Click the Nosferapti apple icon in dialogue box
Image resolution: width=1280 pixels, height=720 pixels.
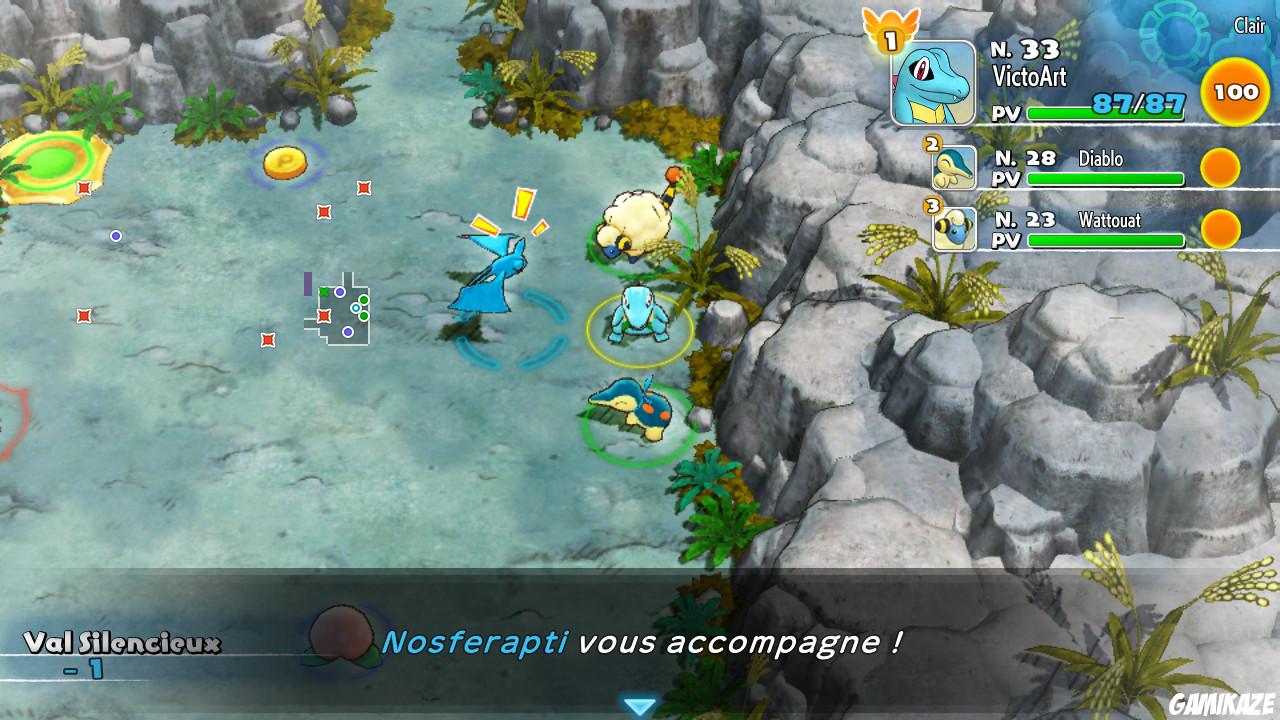[x=343, y=640]
